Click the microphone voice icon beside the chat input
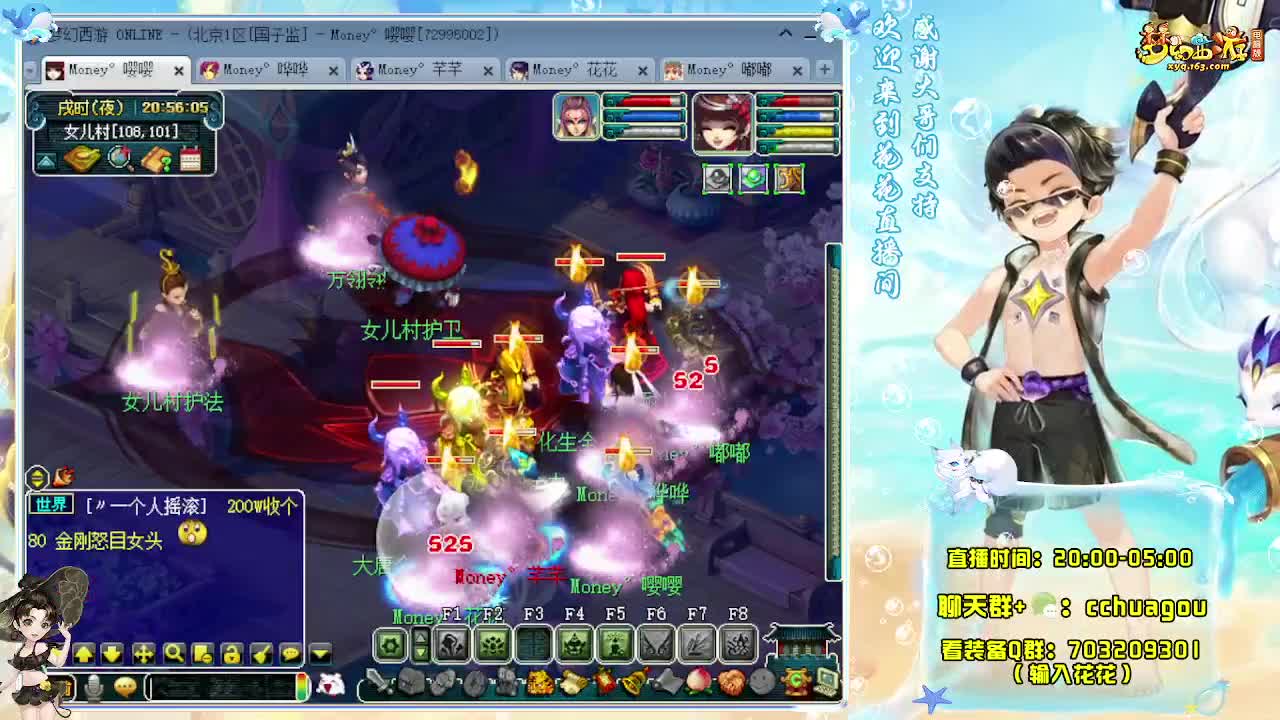Viewport: 1280px width, 720px height. pos(94,686)
